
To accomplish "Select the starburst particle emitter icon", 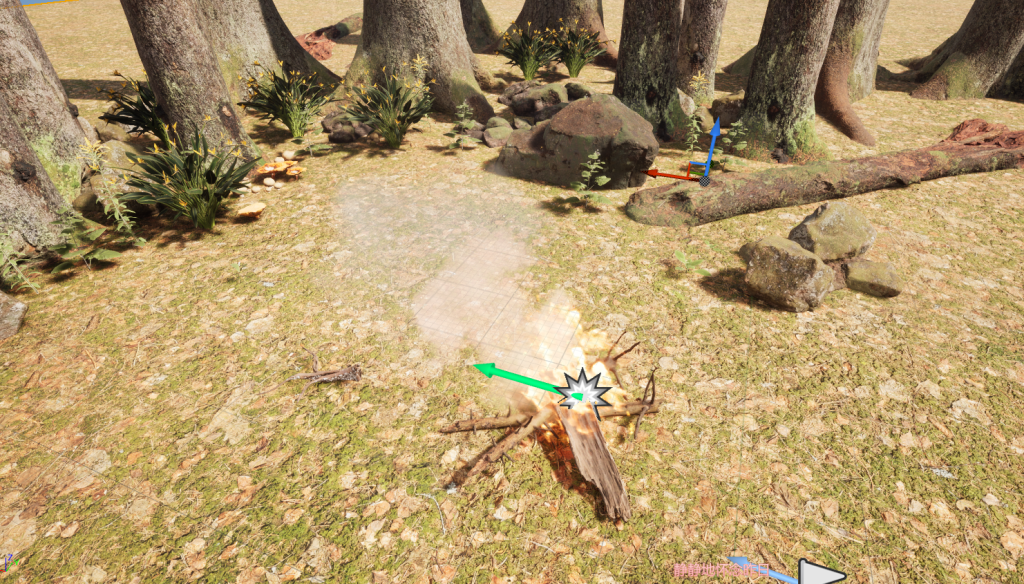I will [583, 392].
